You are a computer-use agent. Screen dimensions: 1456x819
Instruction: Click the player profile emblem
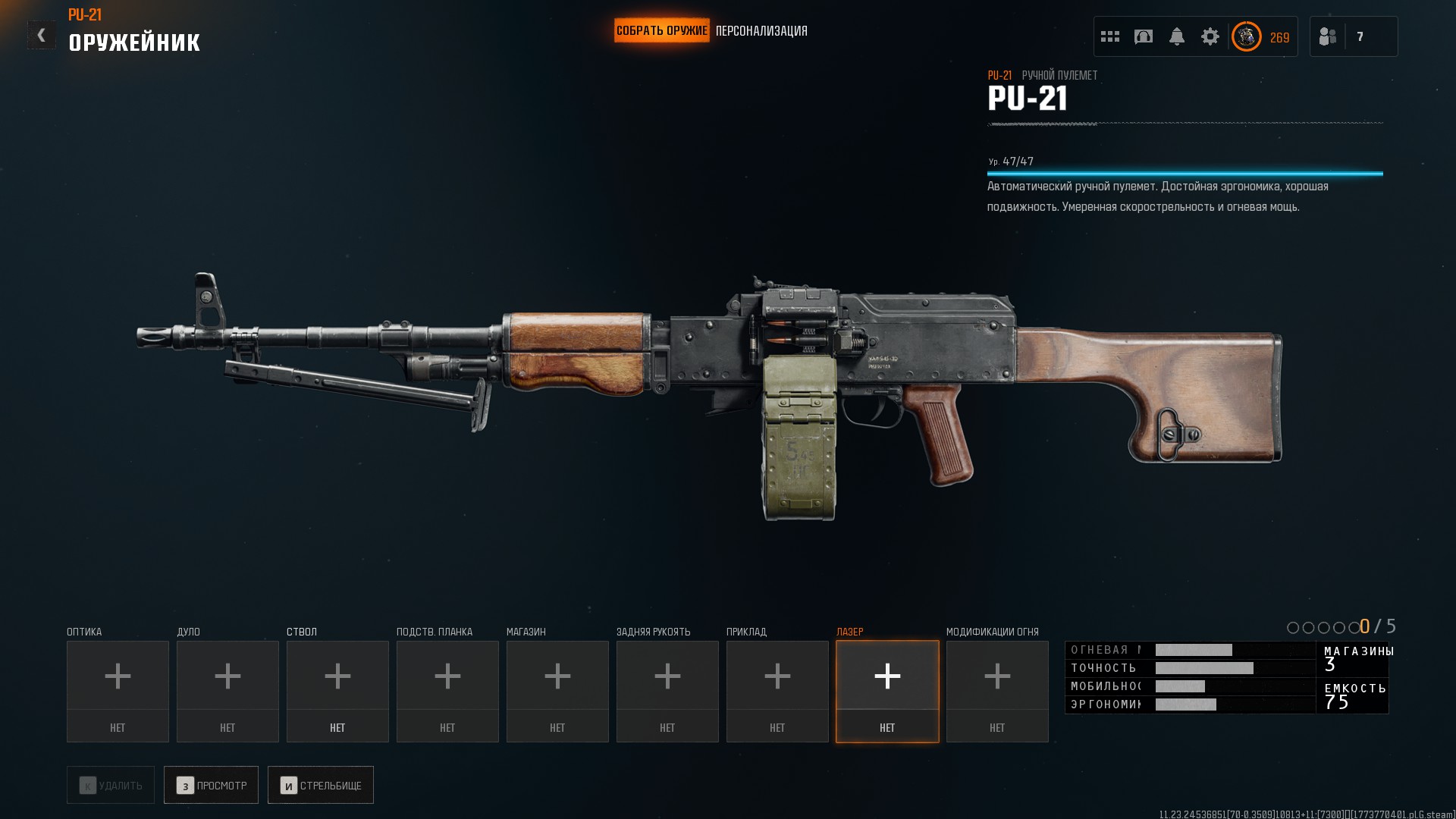tap(1246, 36)
